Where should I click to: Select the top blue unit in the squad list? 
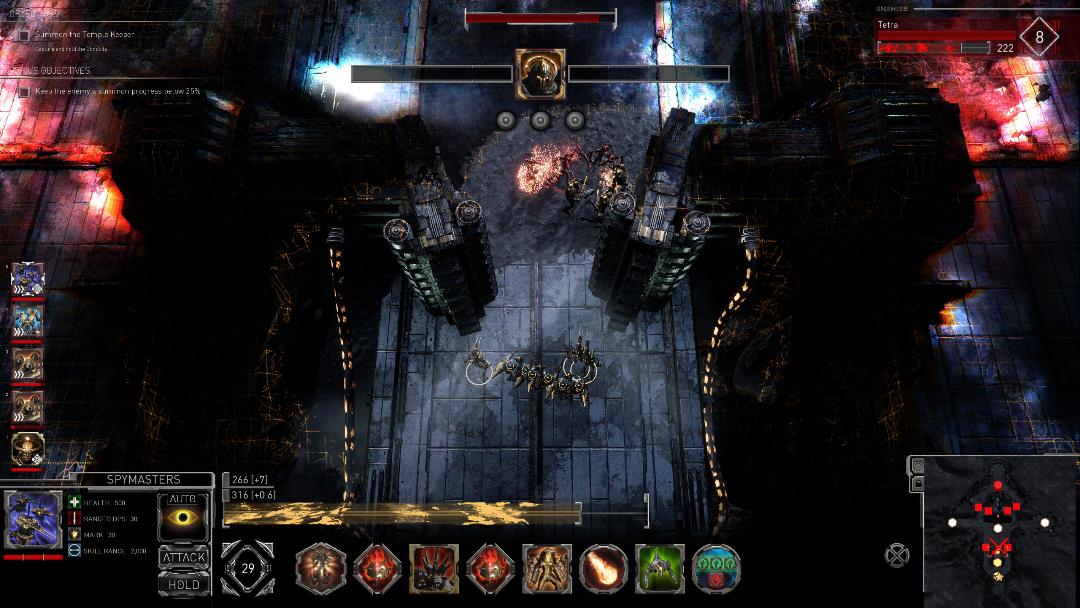(x=27, y=279)
